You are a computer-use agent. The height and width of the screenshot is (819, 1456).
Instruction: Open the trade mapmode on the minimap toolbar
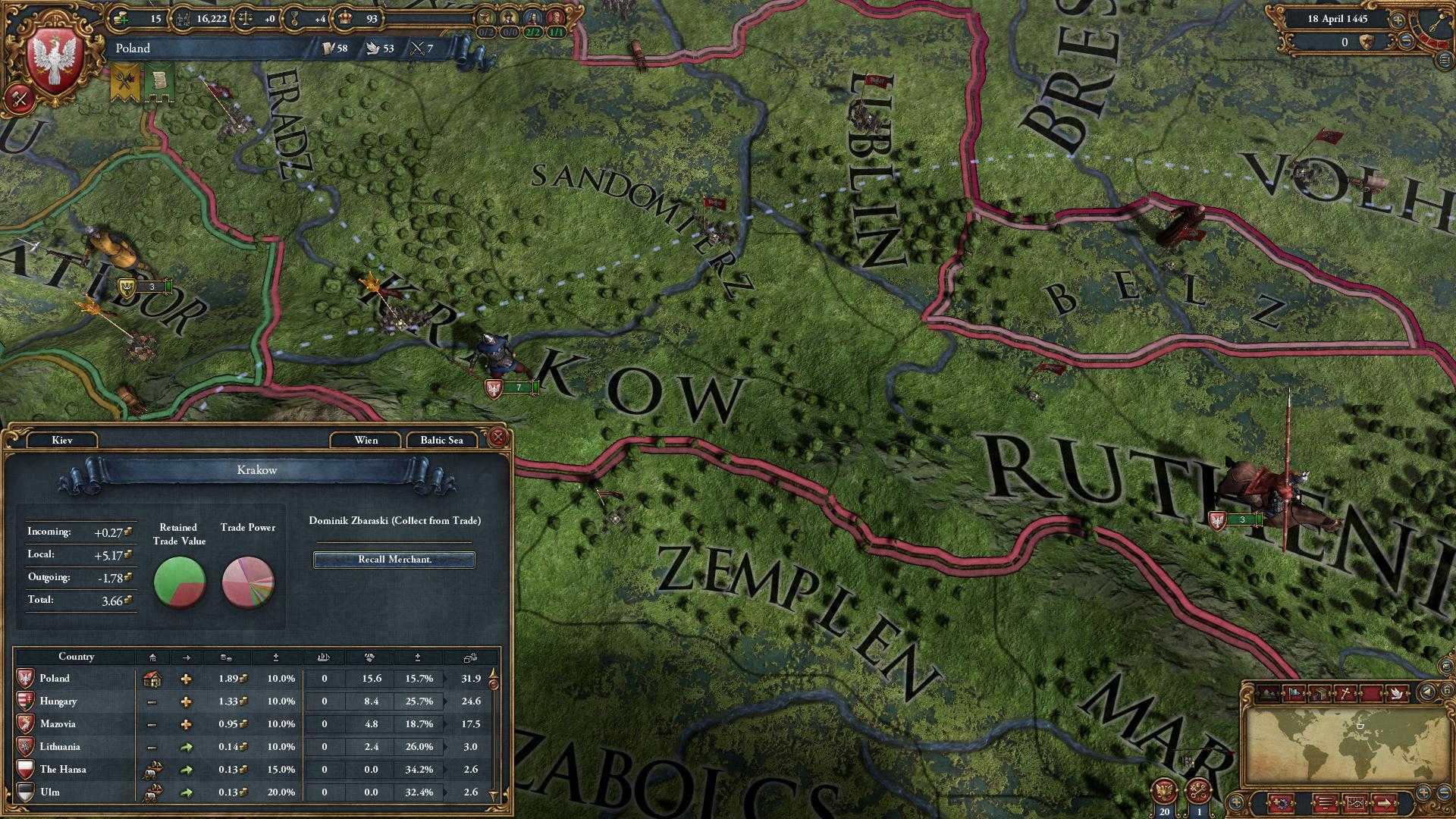click(1320, 693)
